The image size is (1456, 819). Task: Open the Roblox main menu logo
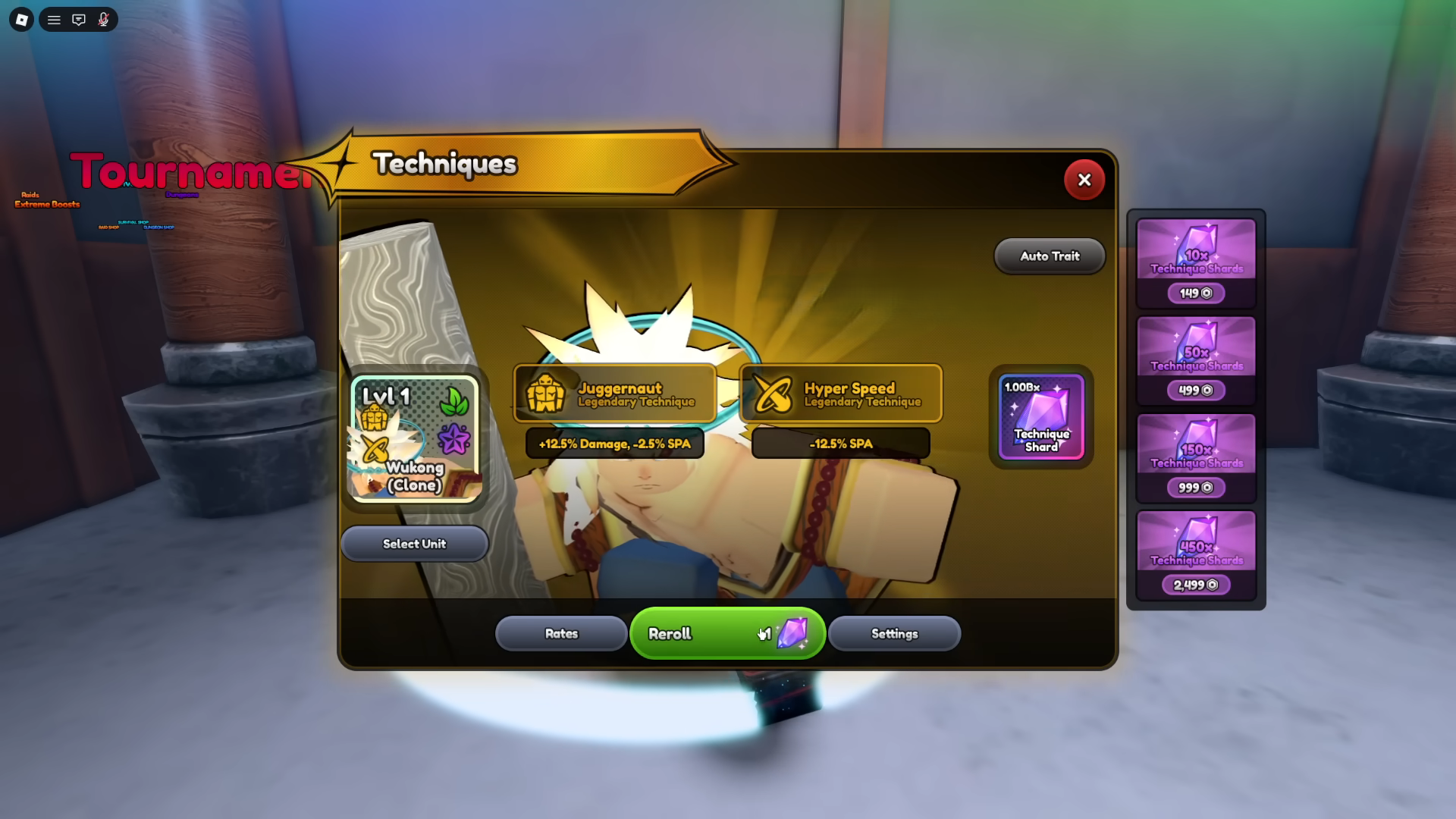coord(21,20)
